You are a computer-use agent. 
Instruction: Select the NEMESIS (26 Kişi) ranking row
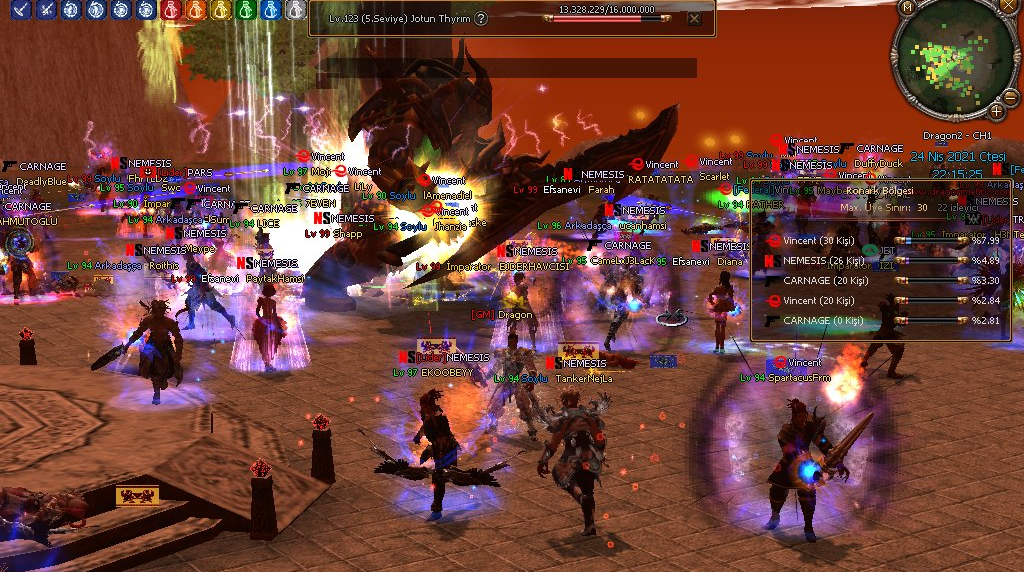tap(882, 261)
